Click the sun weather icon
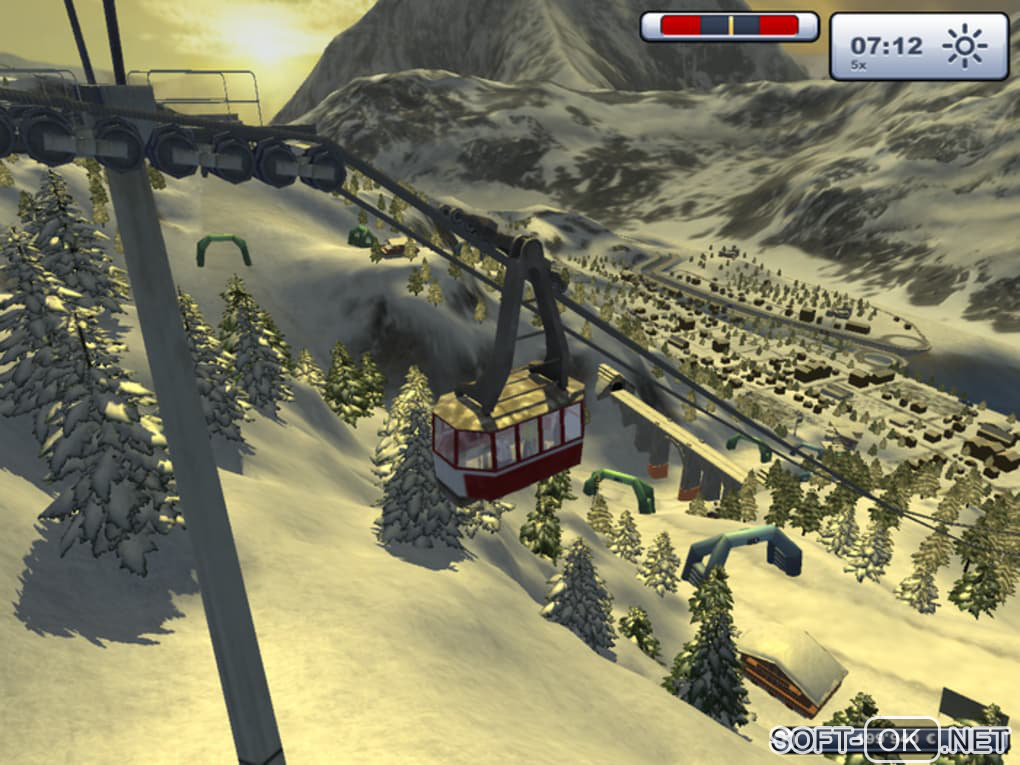The height and width of the screenshot is (765, 1020). point(965,46)
